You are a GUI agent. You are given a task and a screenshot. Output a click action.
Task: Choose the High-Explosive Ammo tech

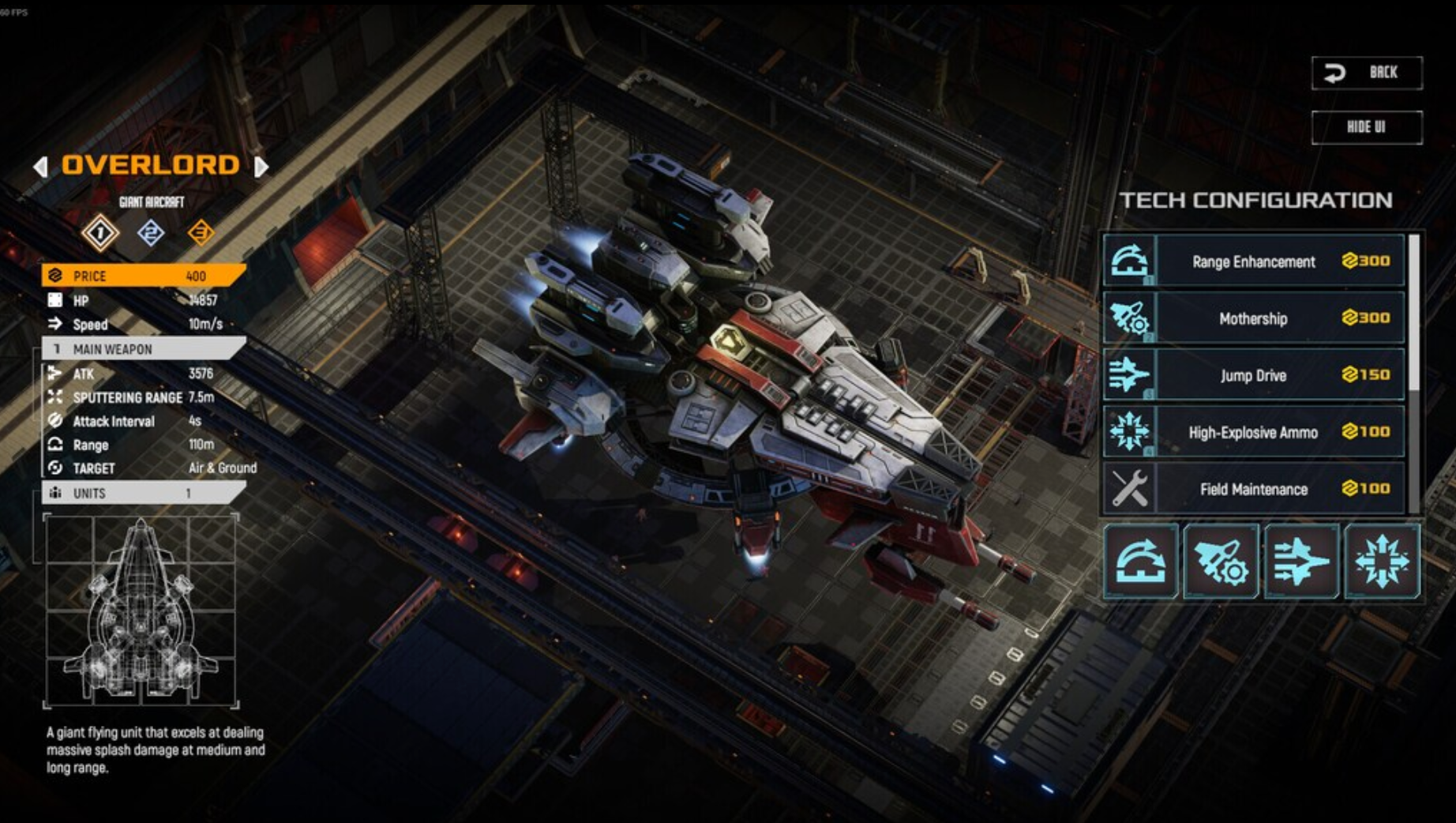click(1253, 432)
